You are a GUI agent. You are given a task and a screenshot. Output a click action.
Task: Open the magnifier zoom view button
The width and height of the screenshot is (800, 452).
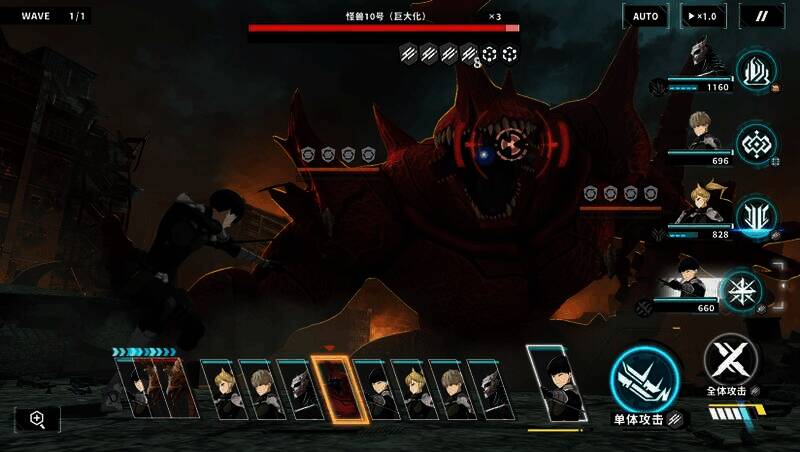point(37,419)
